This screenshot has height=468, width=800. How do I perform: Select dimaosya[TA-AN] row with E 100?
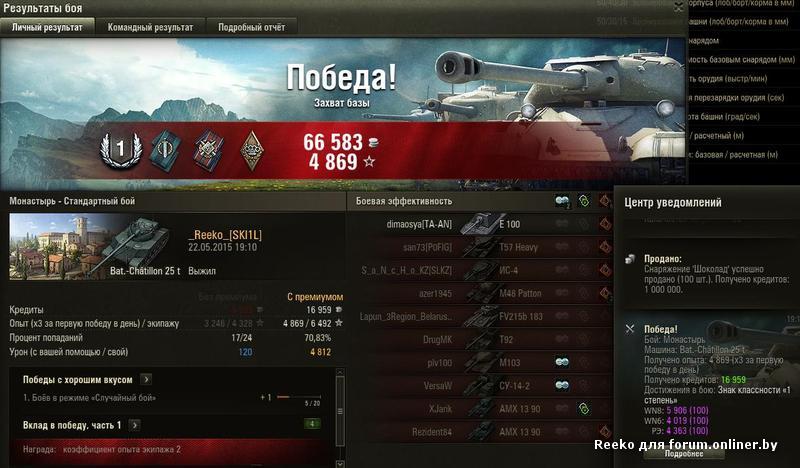(x=480, y=224)
